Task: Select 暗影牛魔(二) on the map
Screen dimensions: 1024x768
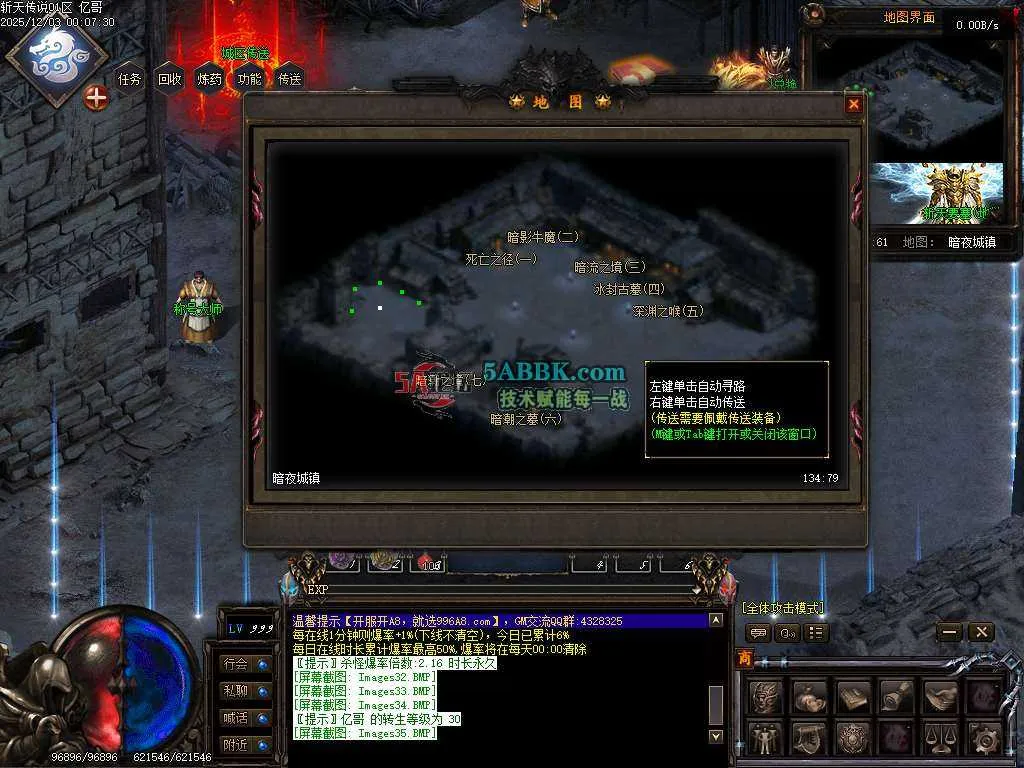Action: tap(543, 237)
